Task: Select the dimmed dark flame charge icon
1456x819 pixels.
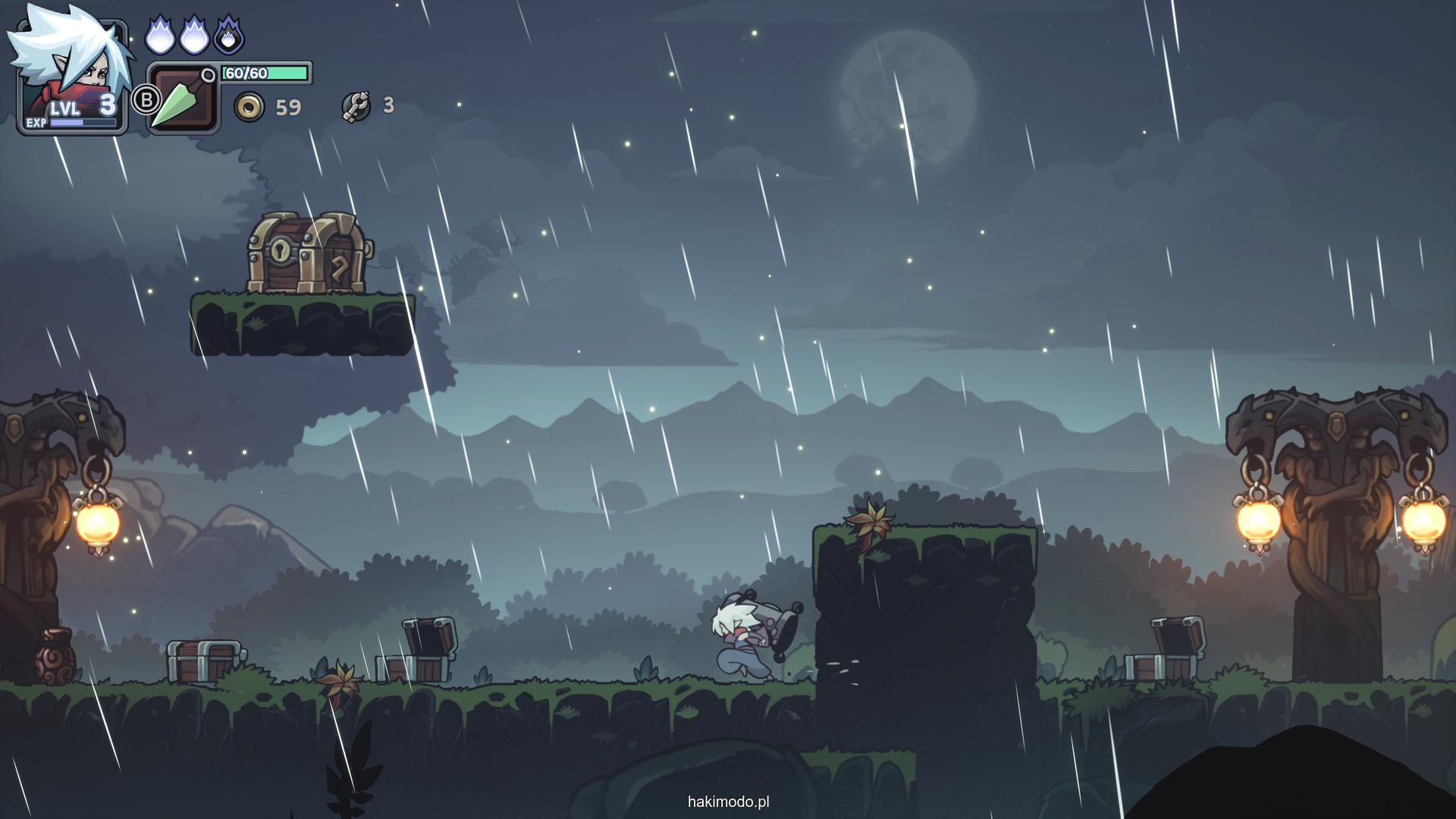Action: click(x=228, y=36)
